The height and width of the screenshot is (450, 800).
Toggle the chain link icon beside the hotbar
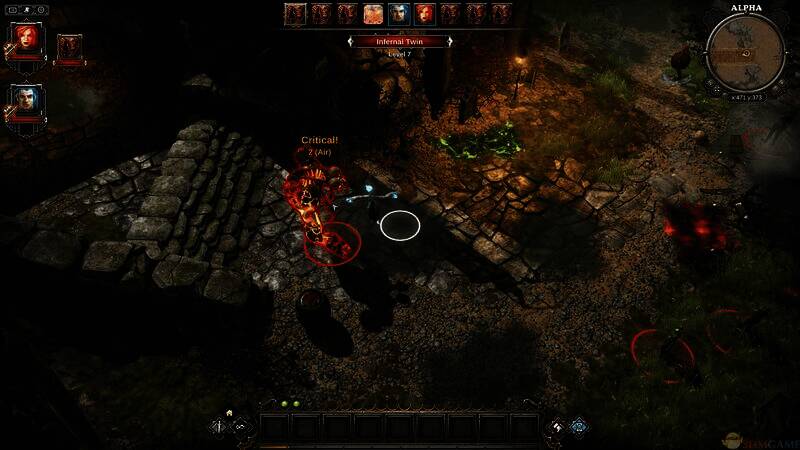241,427
